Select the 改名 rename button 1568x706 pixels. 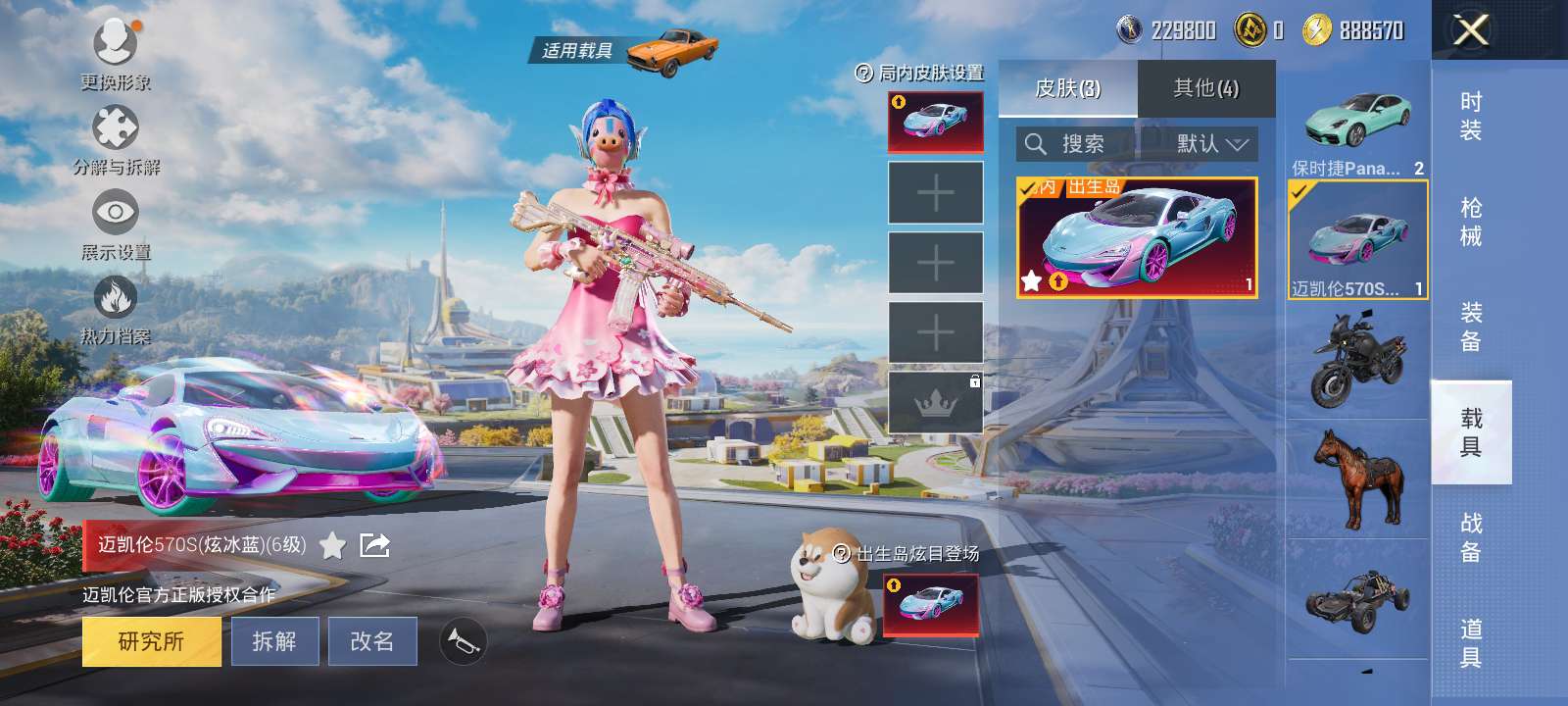point(372,641)
